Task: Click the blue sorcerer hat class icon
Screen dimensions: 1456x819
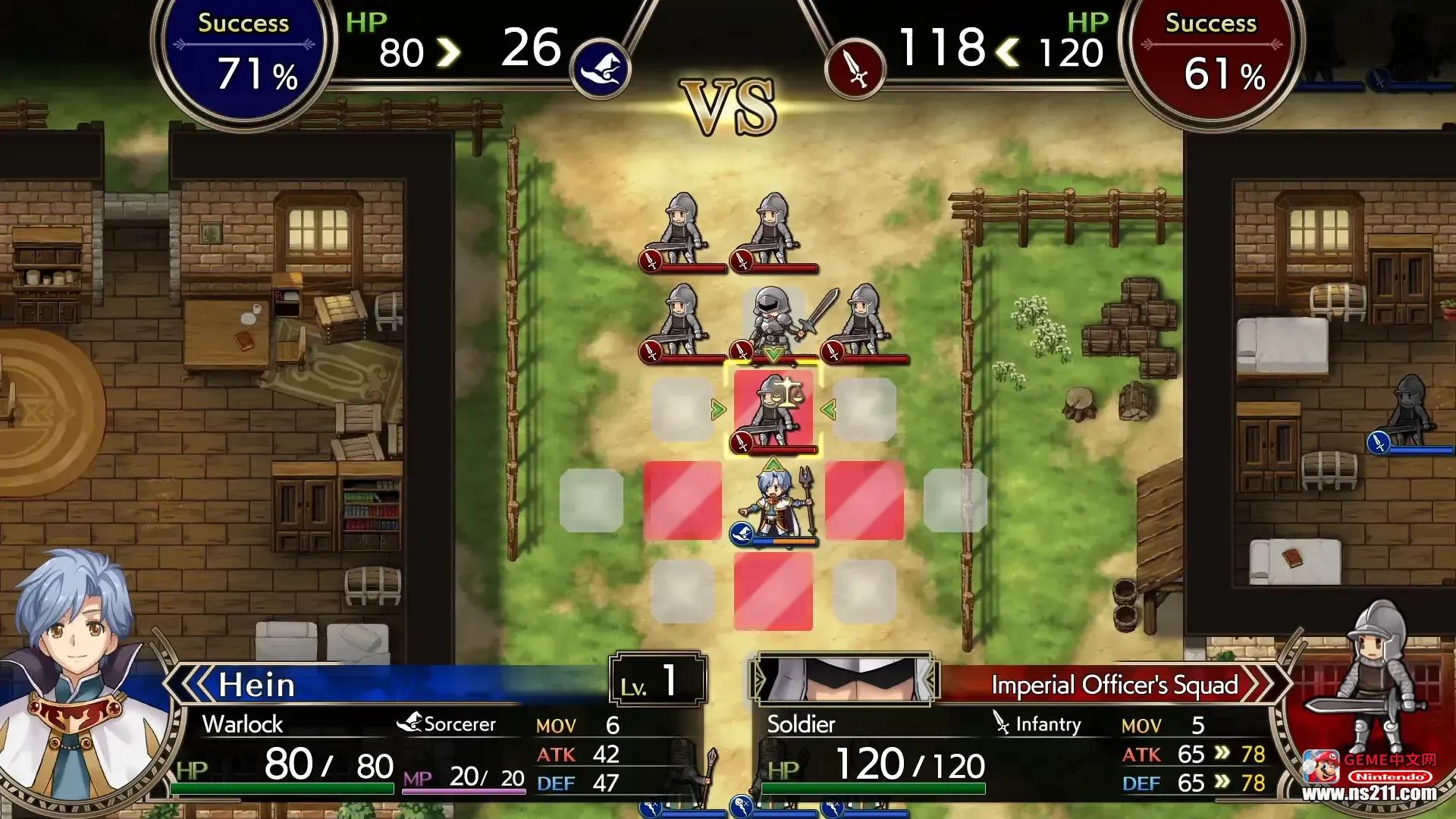Action: coord(601,70)
